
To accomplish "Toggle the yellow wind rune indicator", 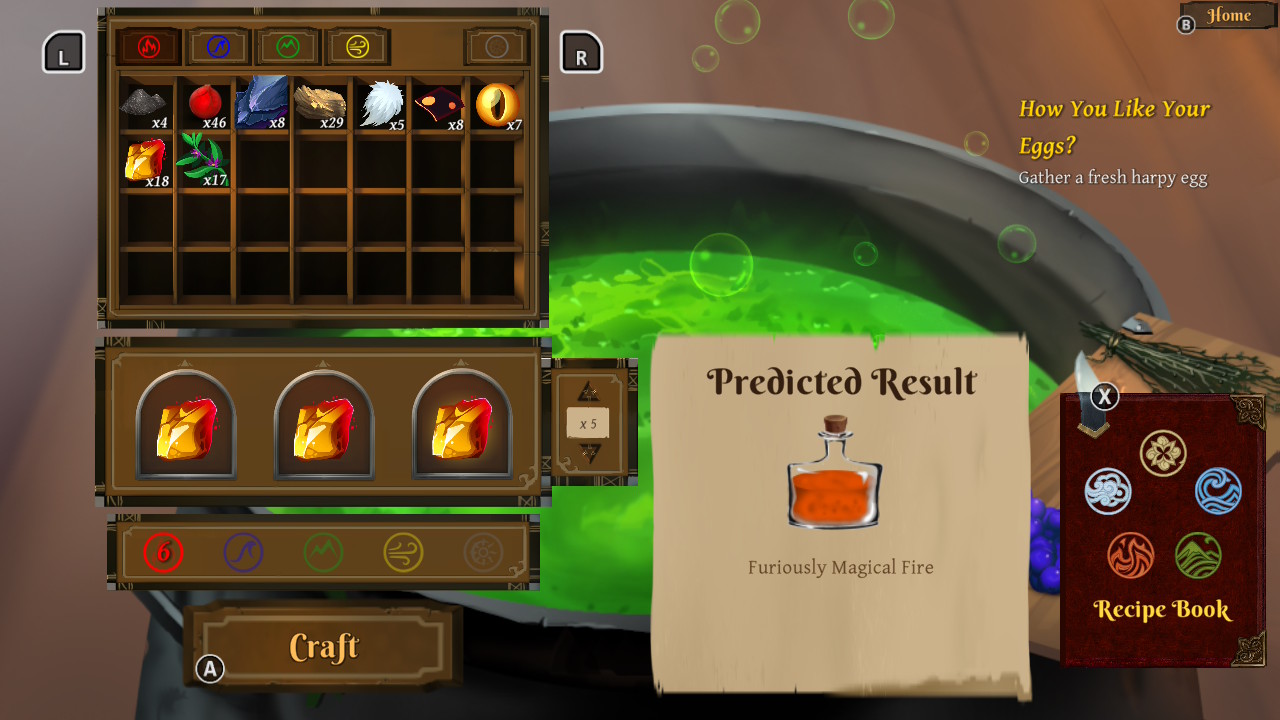I will tap(402, 553).
